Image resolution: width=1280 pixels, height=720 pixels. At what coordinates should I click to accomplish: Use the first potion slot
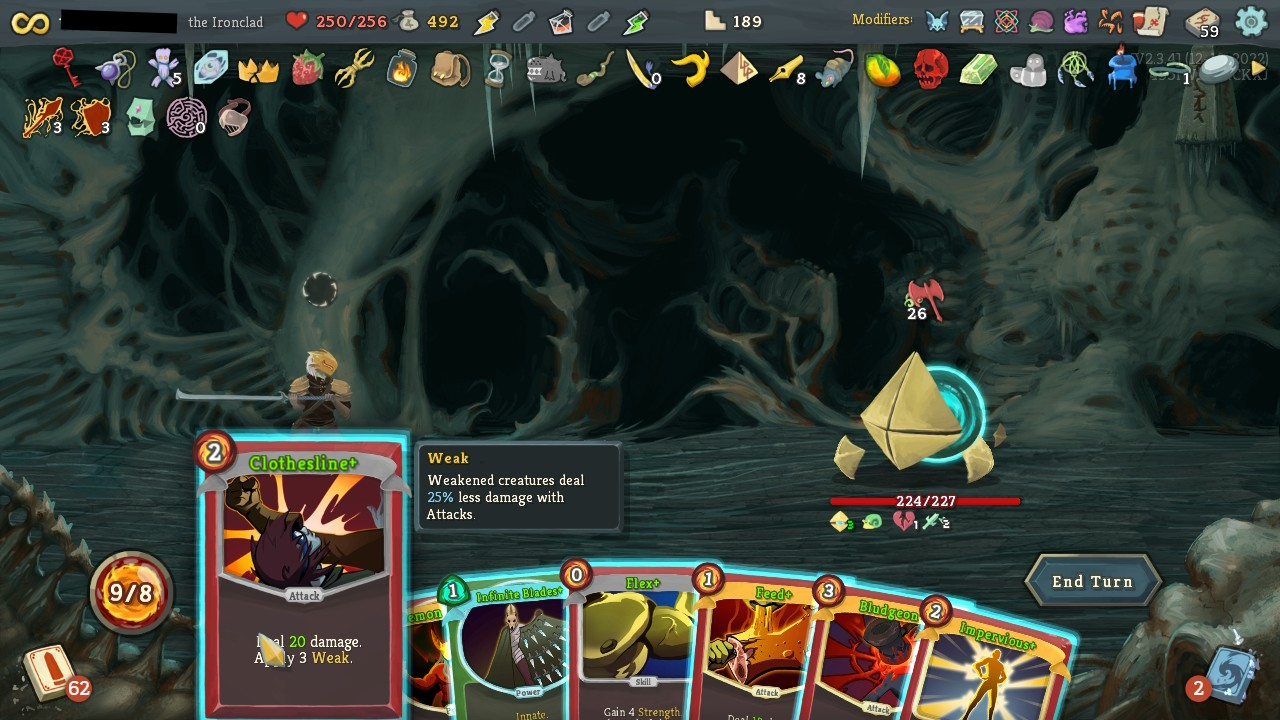pyautogui.click(x=487, y=21)
